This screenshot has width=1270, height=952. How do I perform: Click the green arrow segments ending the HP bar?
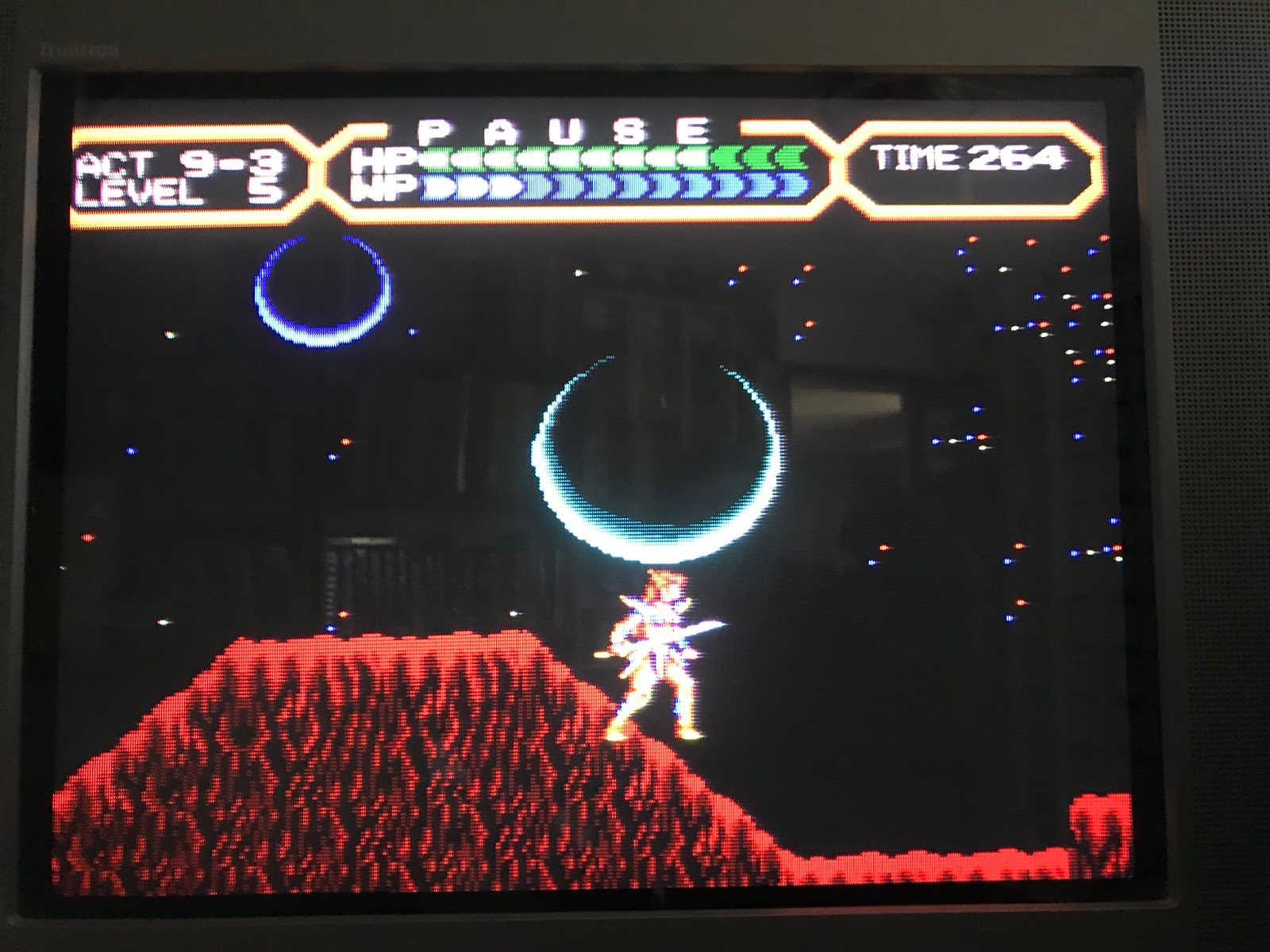point(754,159)
